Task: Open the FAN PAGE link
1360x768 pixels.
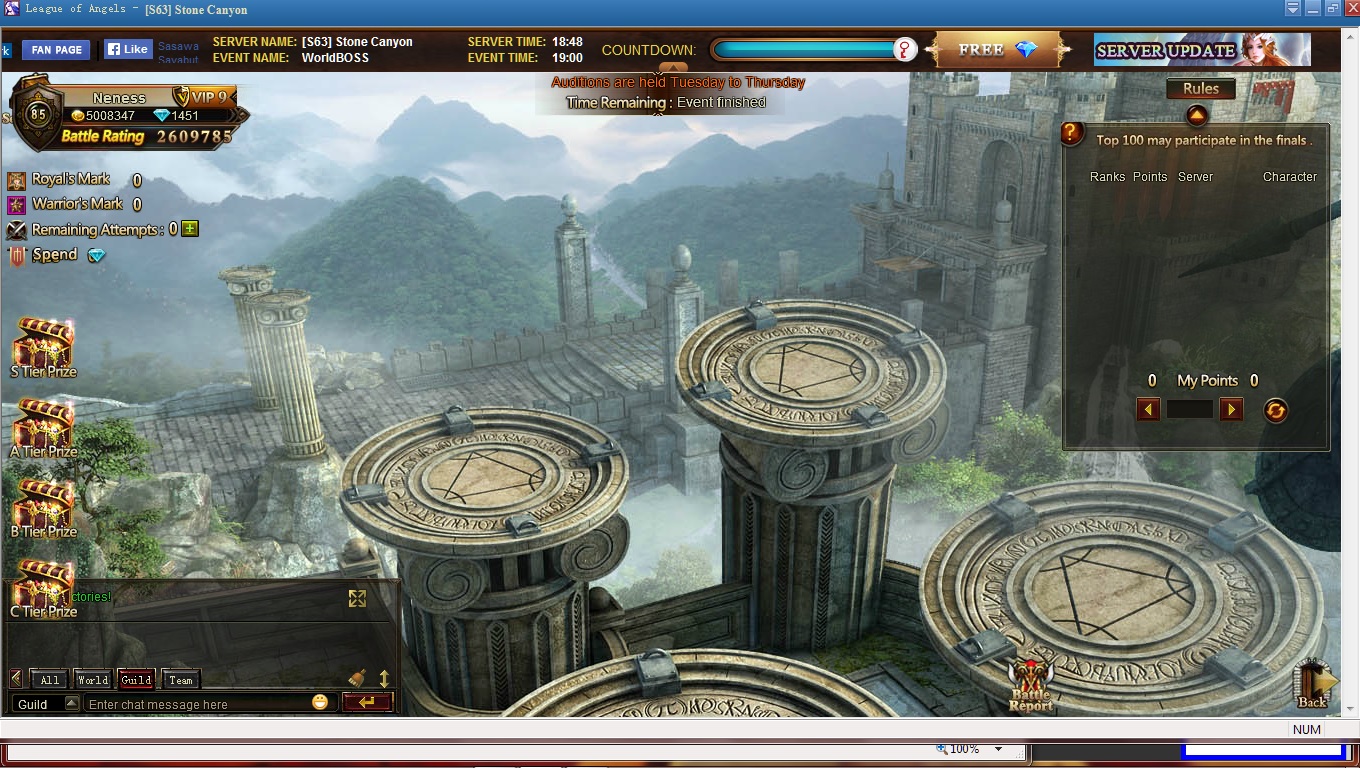Action: click(56, 50)
